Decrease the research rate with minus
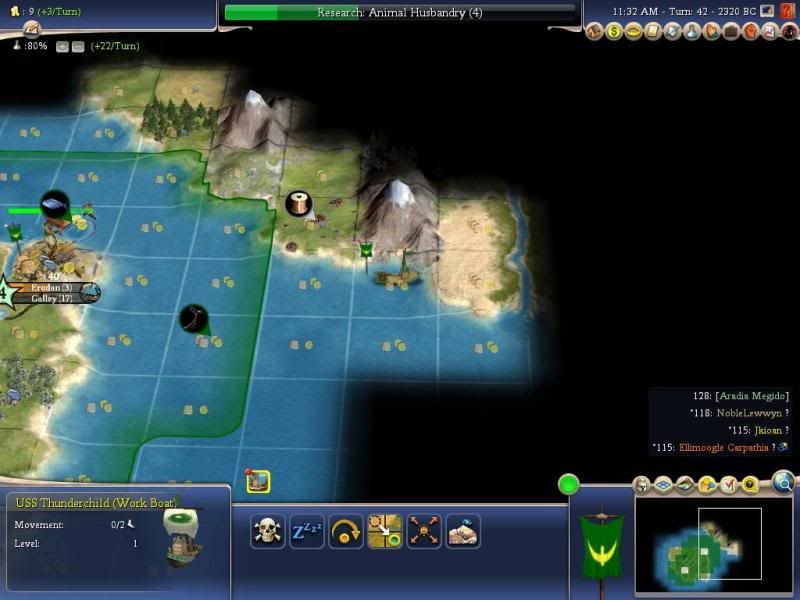The image size is (800, 600). (77, 47)
